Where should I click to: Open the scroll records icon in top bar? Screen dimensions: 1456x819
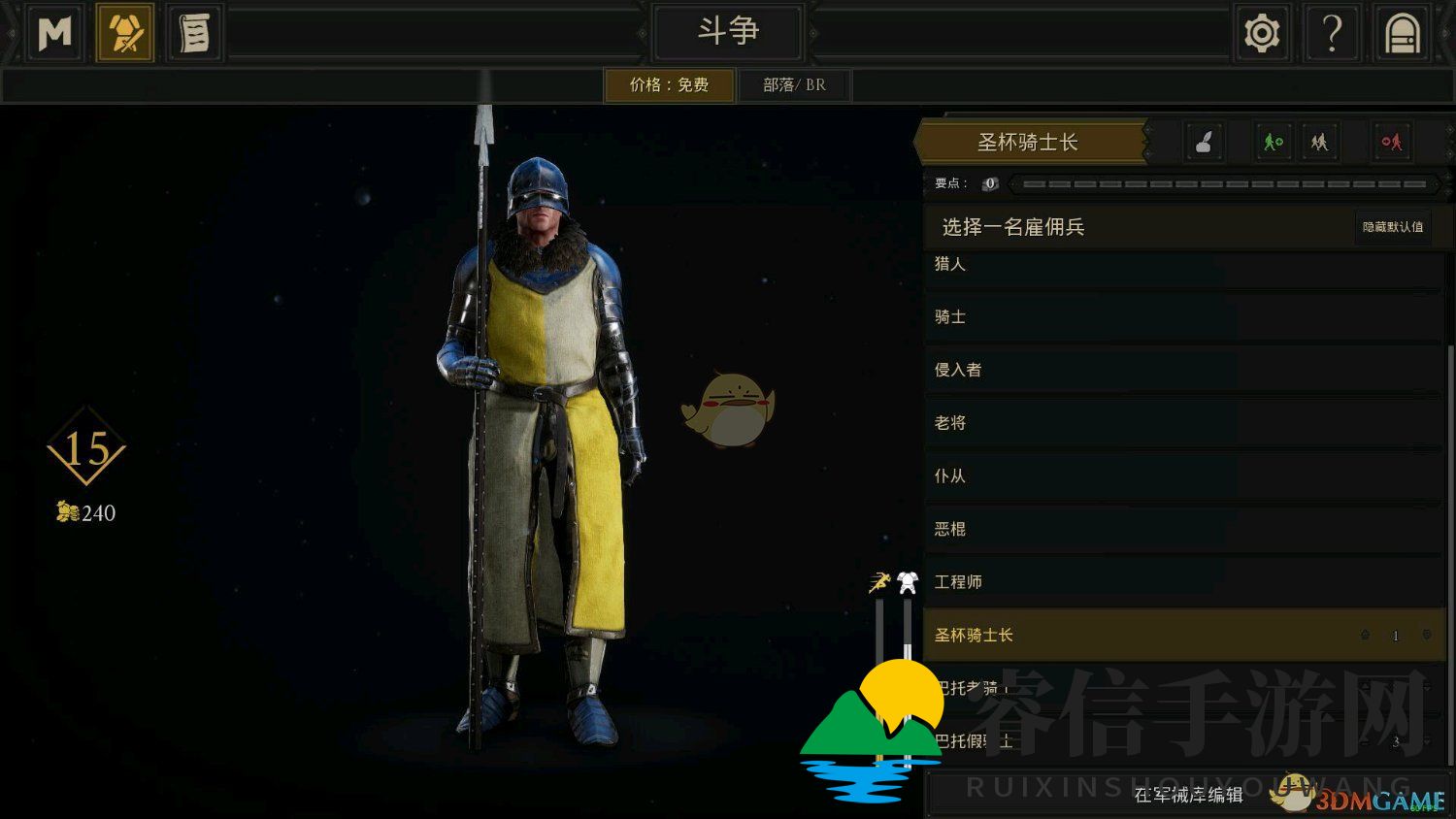click(x=193, y=32)
